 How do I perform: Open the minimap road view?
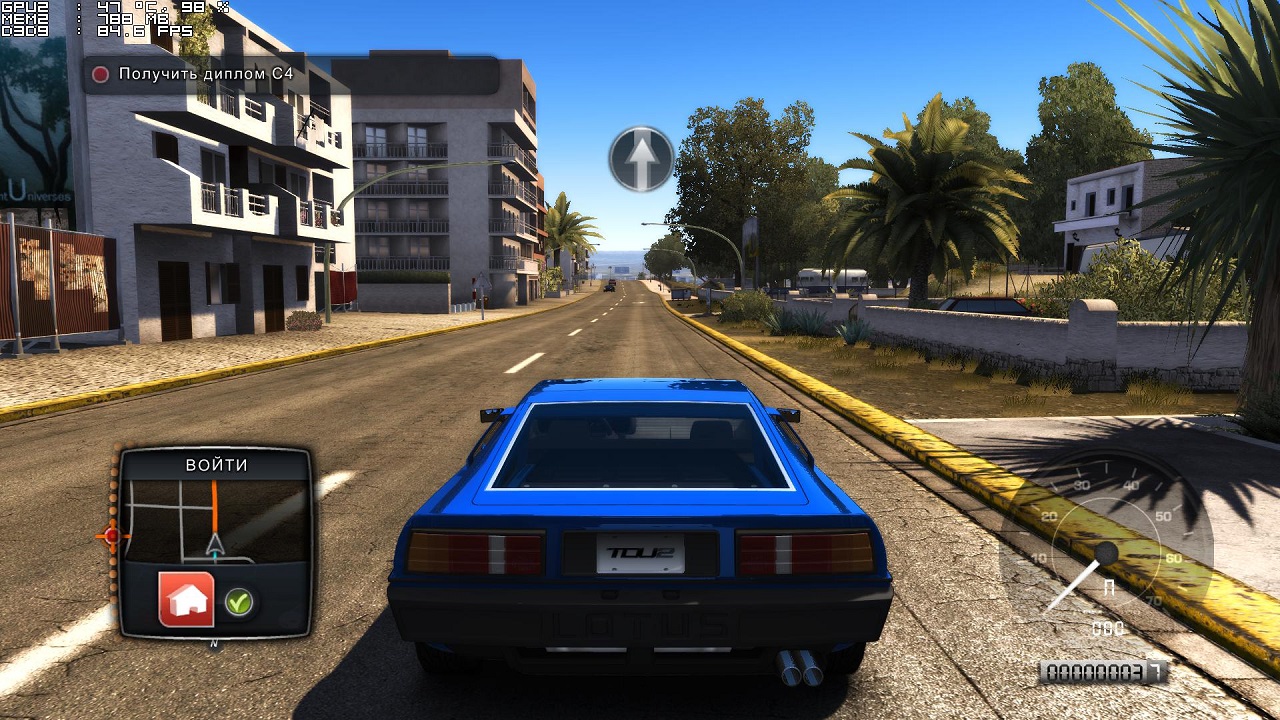[x=217, y=521]
